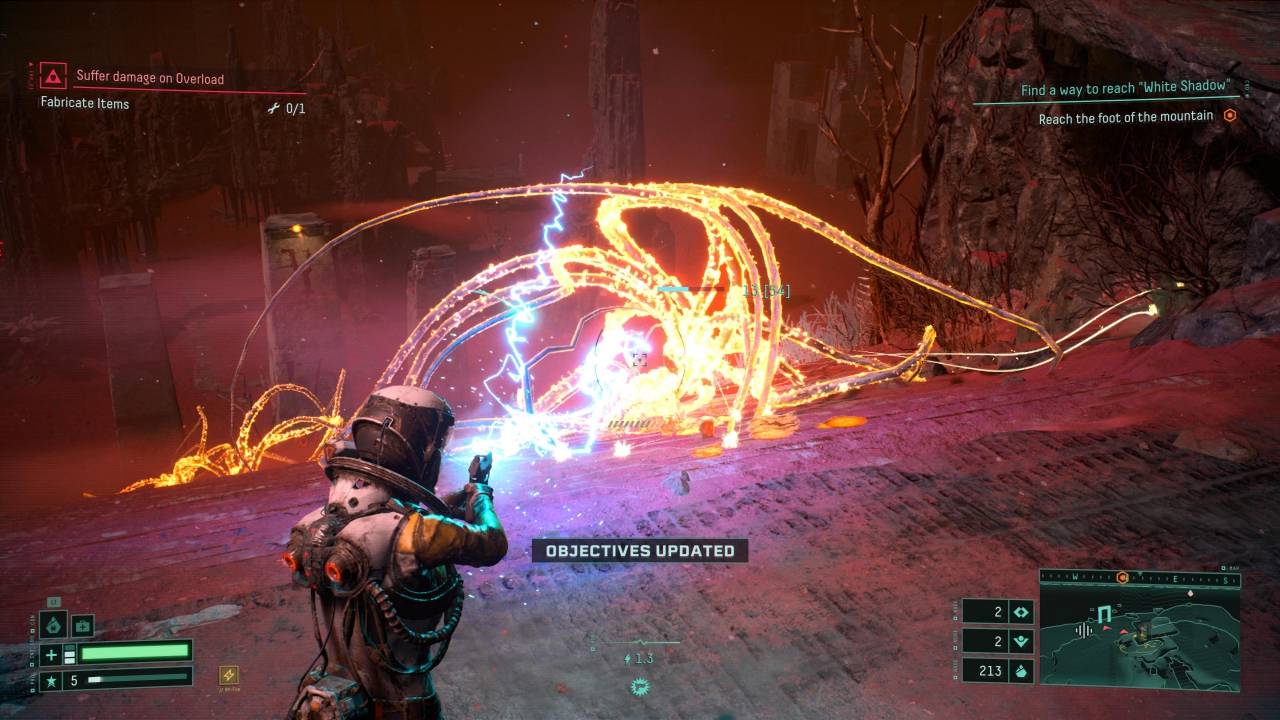Open the "White Shadow" main objective tracker
The width and height of the screenshot is (1280, 720).
(1123, 89)
